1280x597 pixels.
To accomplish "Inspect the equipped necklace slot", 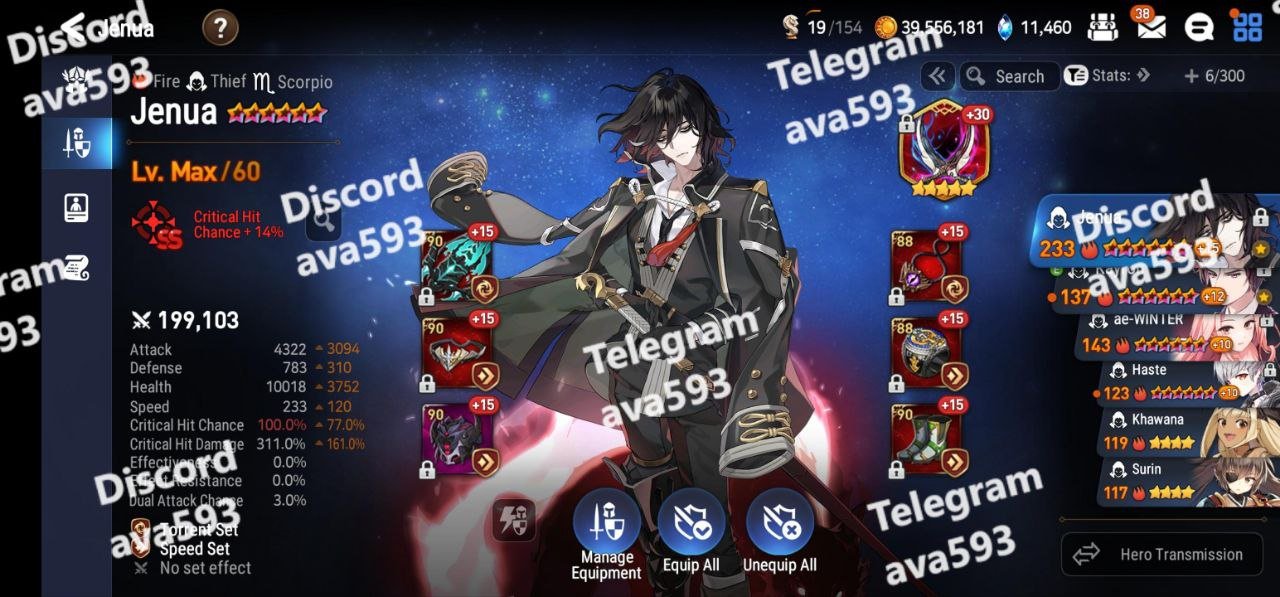I will tap(926, 266).
